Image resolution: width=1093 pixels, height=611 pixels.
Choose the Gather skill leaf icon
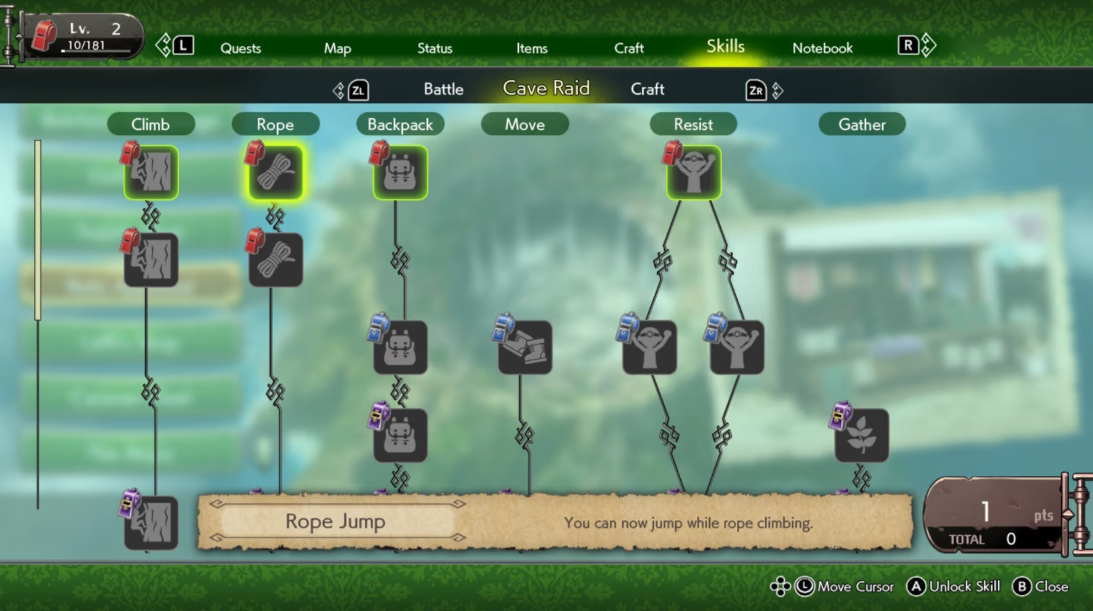(x=862, y=436)
